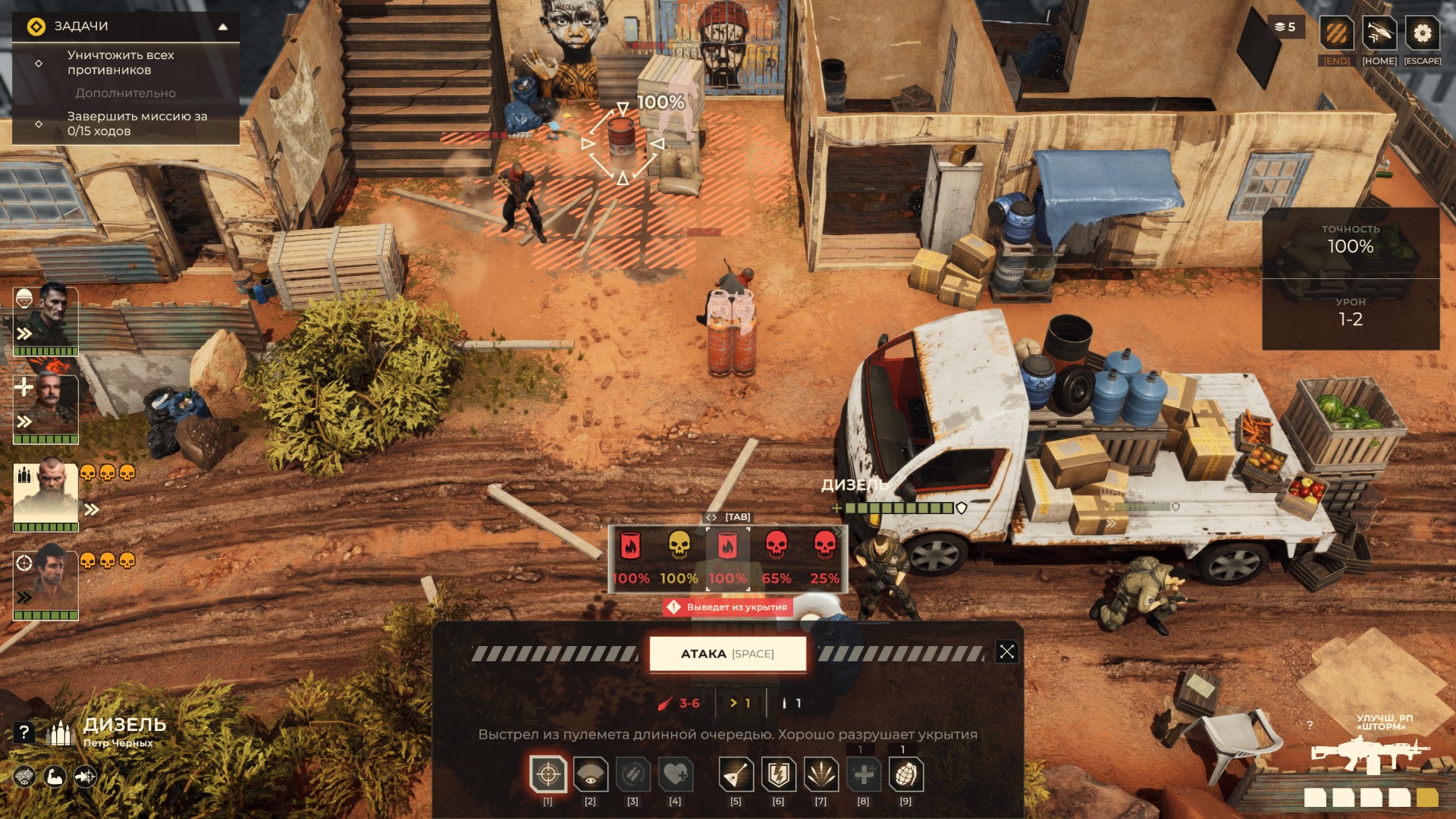Screen dimensions: 1456x819
Task: Choose the heart heal ability
Action: click(675, 775)
